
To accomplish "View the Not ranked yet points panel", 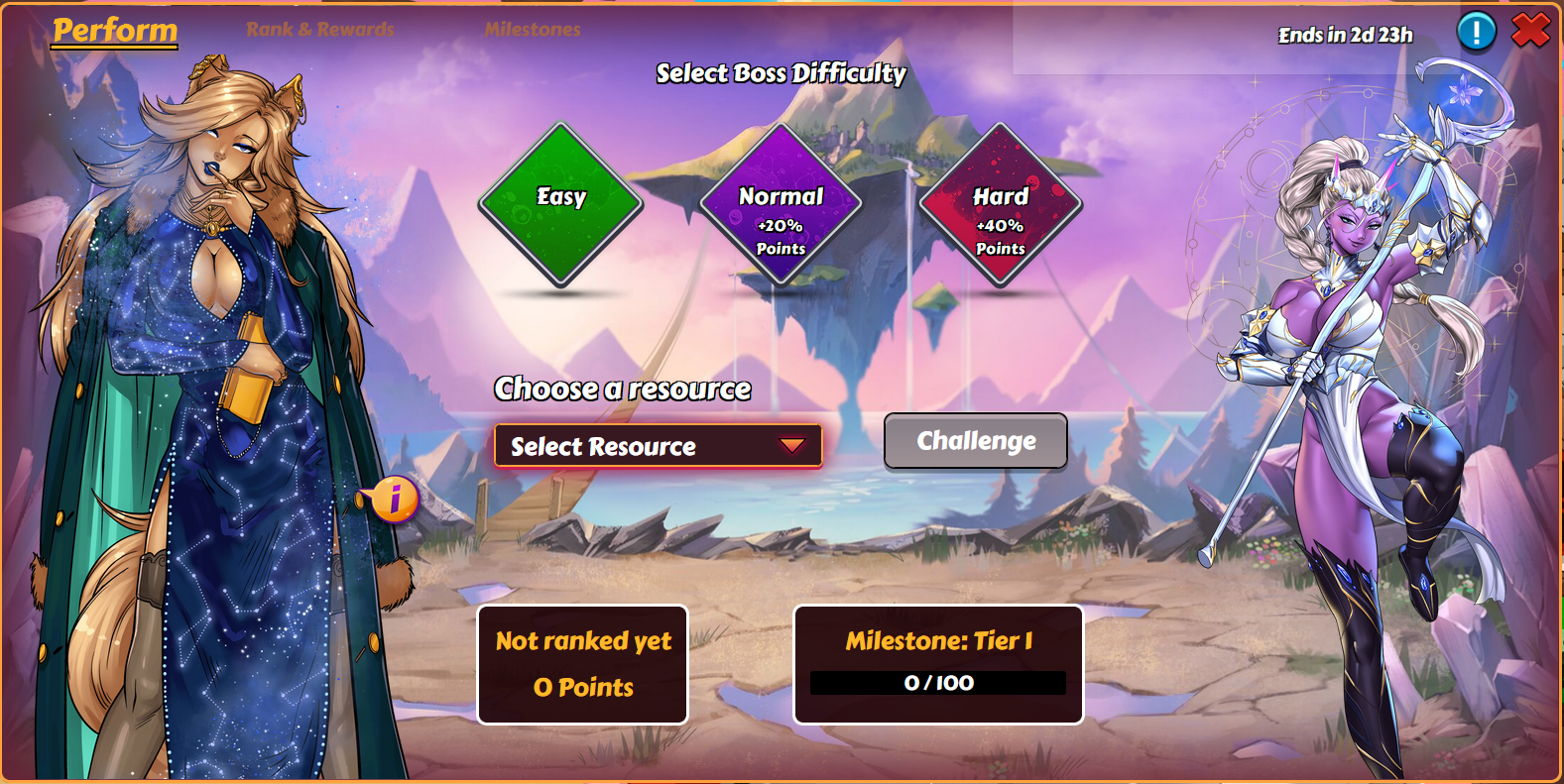I will (x=583, y=664).
